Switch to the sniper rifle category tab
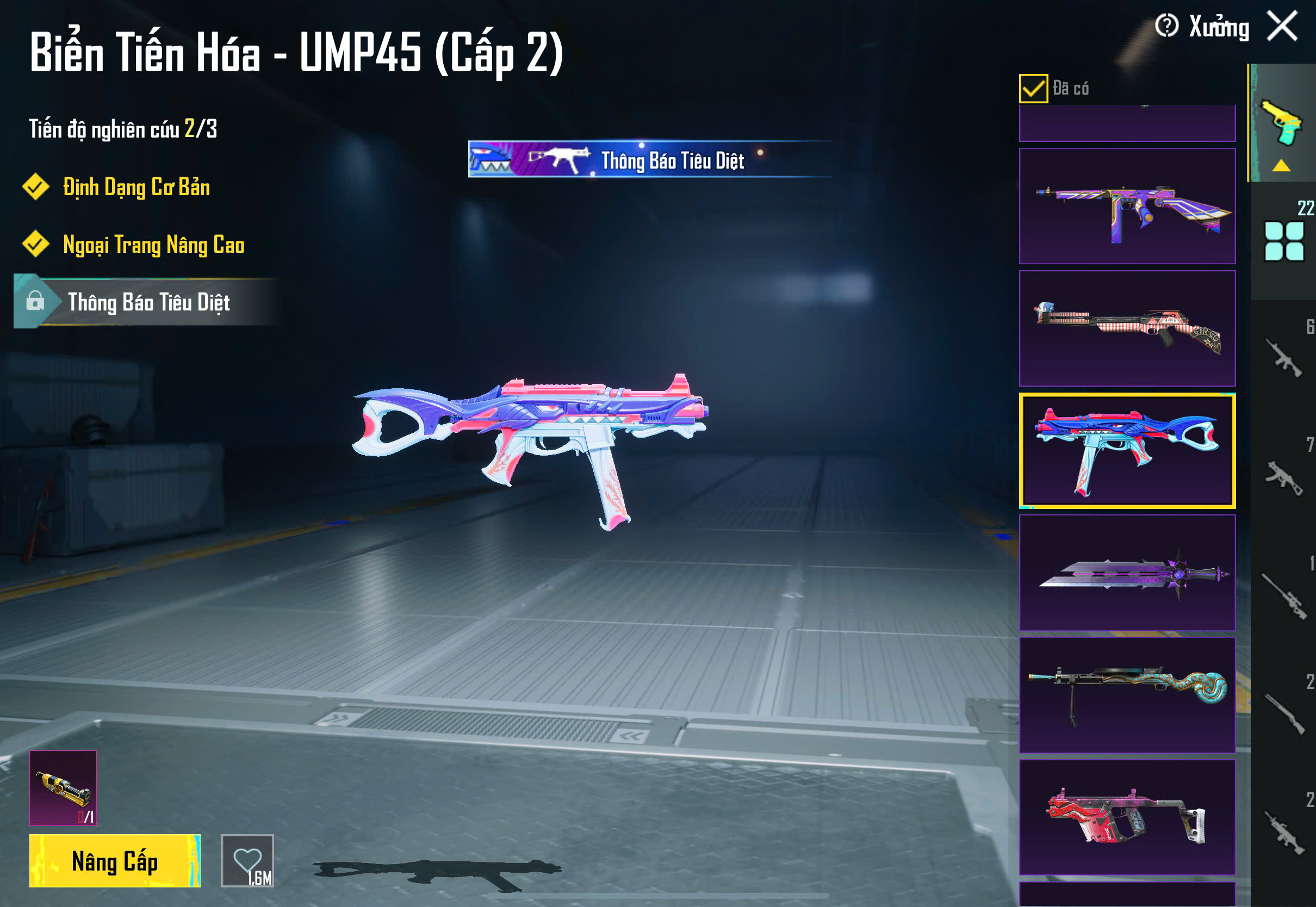Viewport: 1316px width, 907px height. coord(1284,597)
